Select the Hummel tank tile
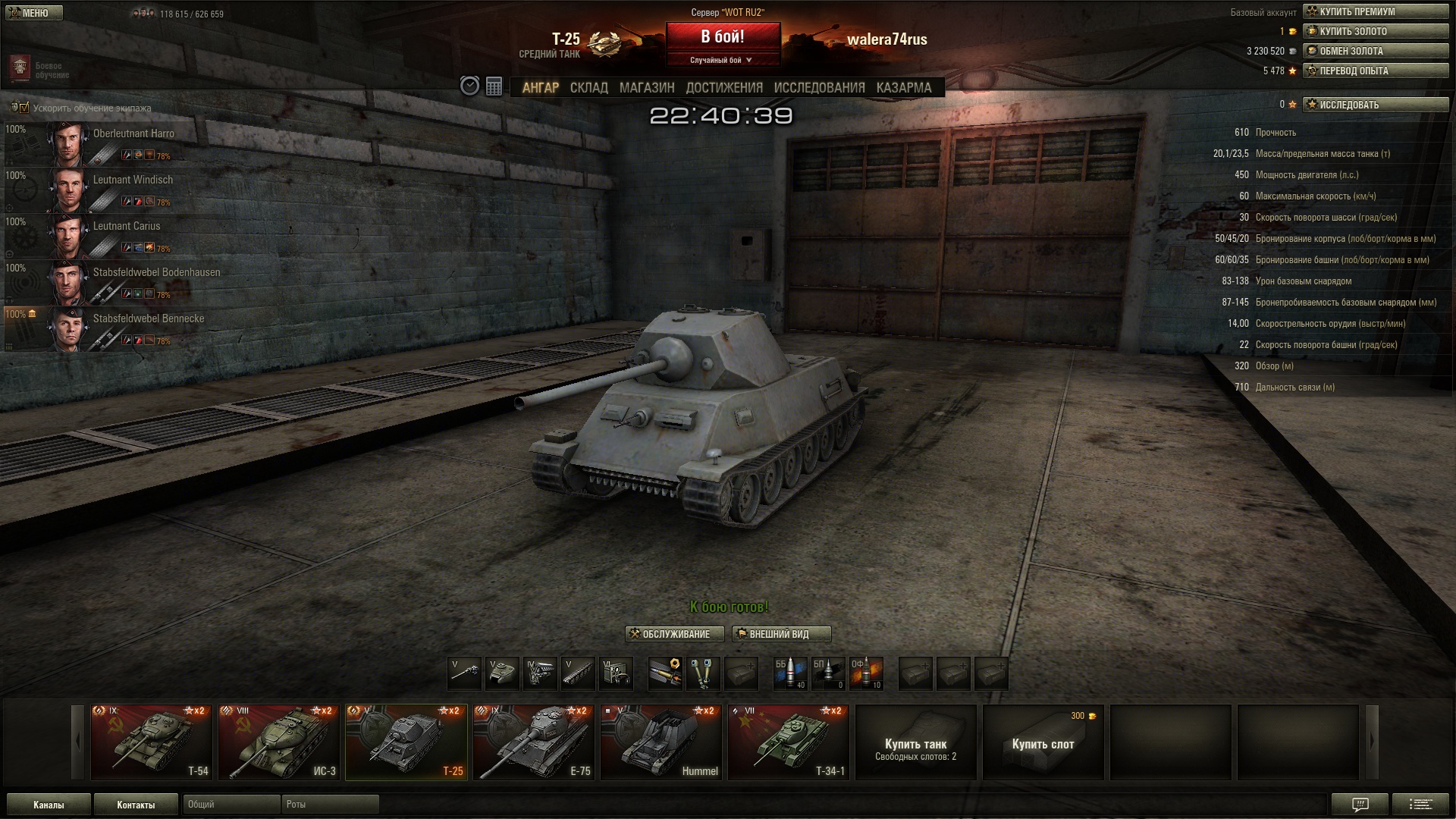 pyautogui.click(x=661, y=742)
